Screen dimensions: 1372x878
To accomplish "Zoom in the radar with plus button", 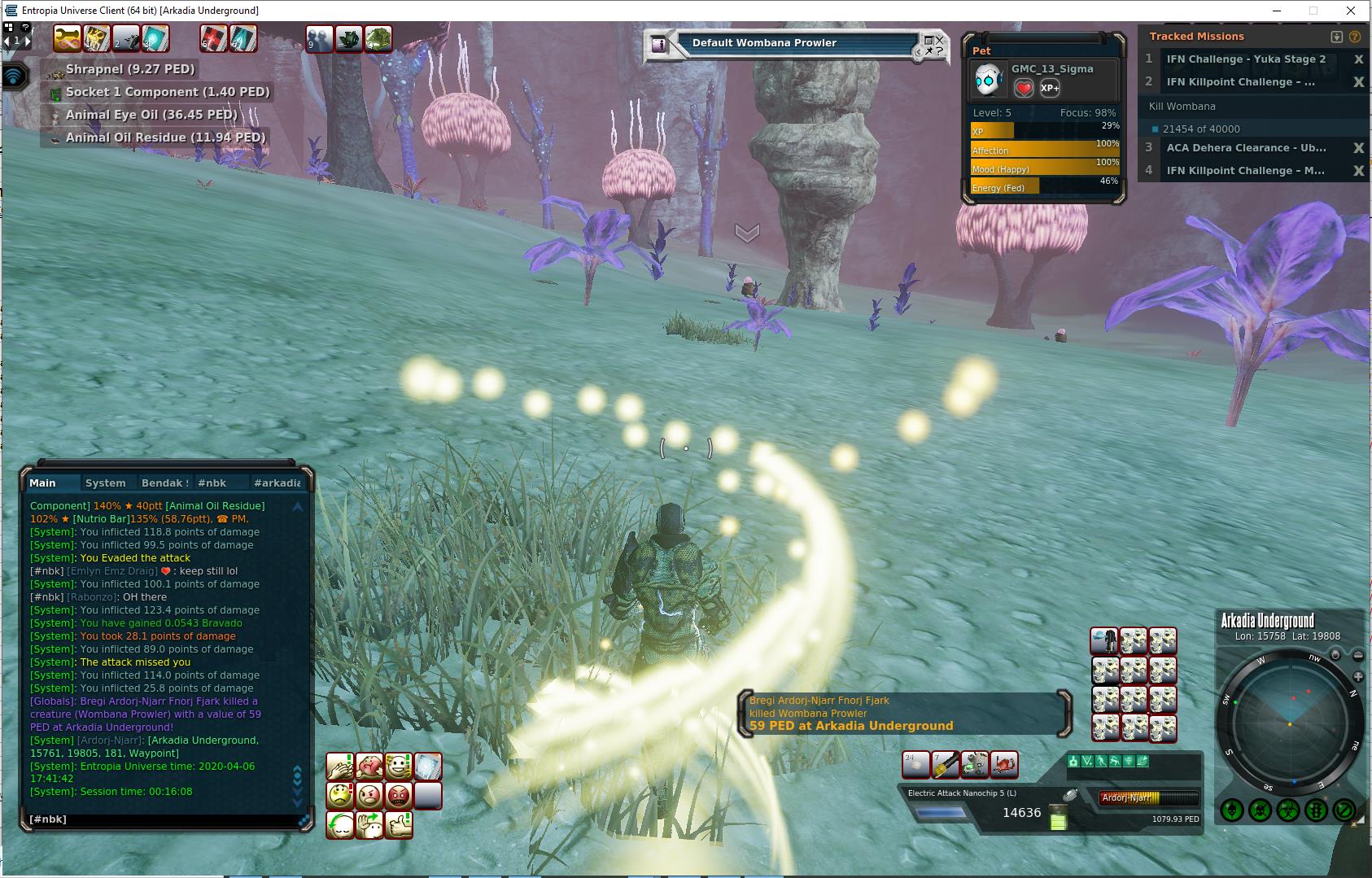I will (1357, 677).
